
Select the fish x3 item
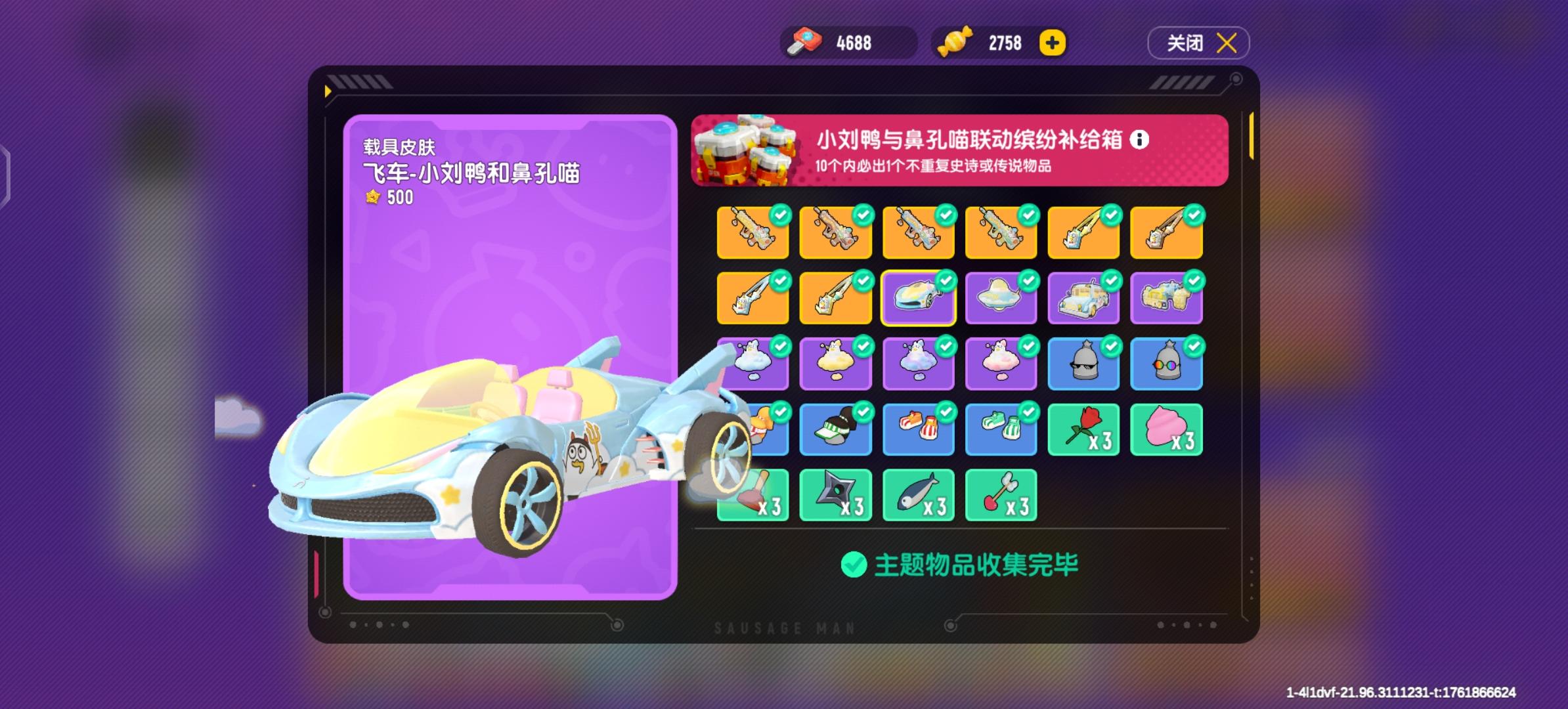[x=918, y=494]
